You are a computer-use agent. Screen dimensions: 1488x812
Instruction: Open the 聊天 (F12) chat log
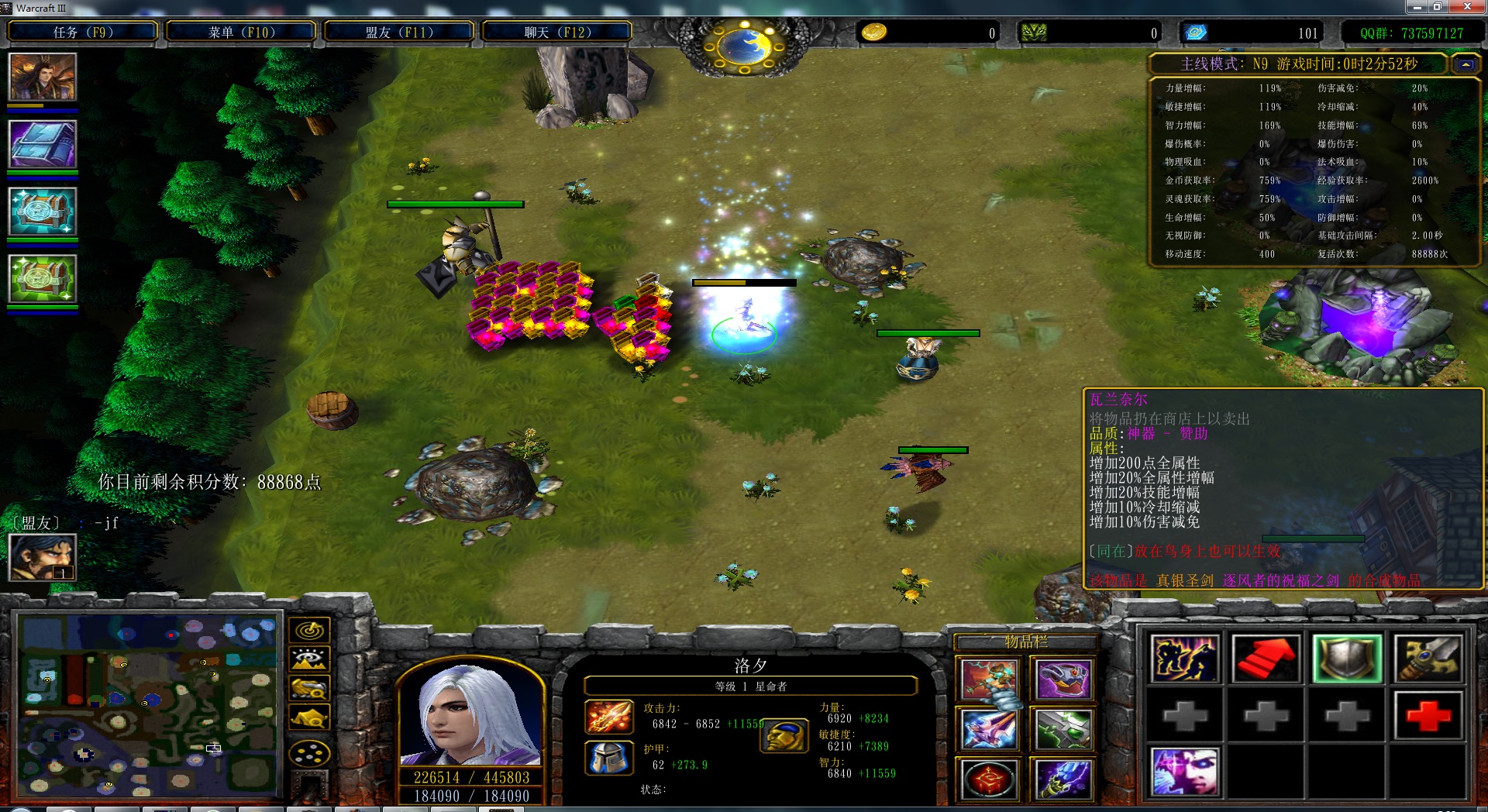tap(557, 32)
